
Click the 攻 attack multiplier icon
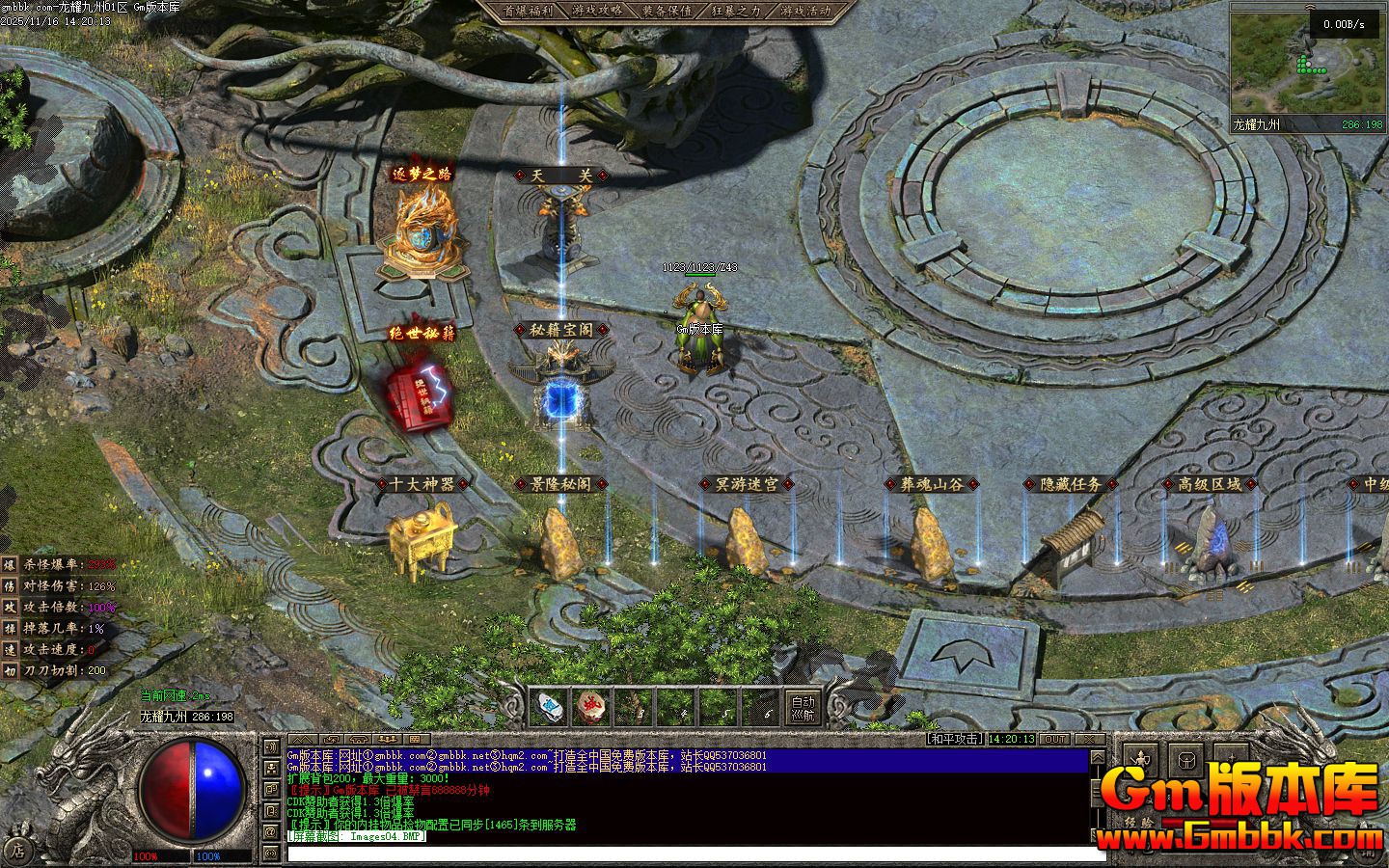coord(10,607)
